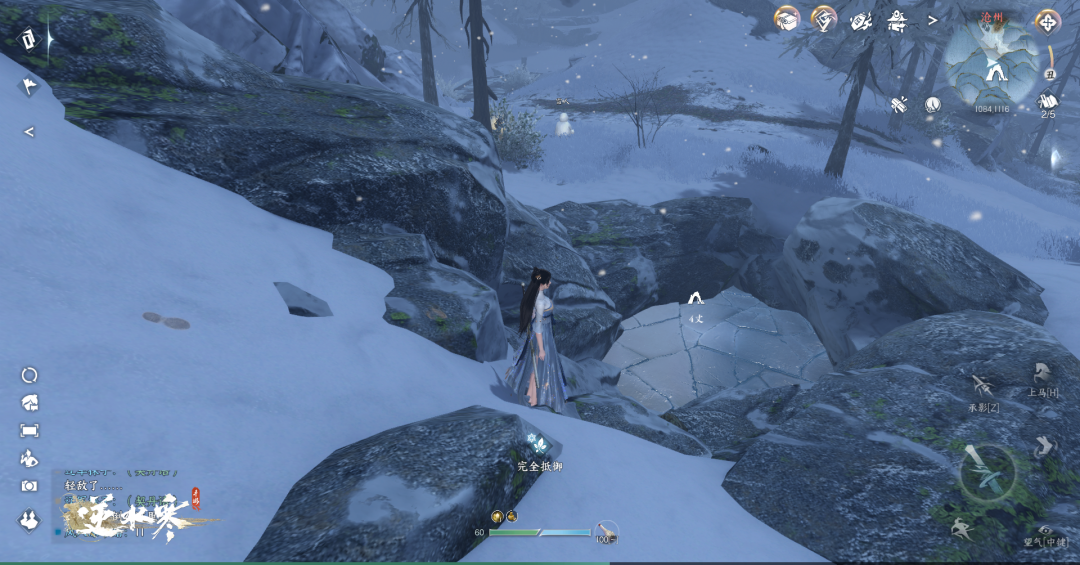This screenshot has width=1080, height=565.
Task: Activate the 望气 eye skill
Action: point(1046,531)
